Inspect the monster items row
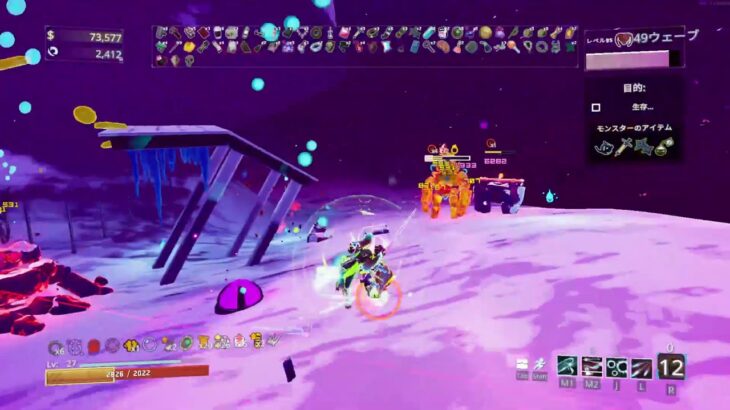730x410 pixels. (633, 147)
